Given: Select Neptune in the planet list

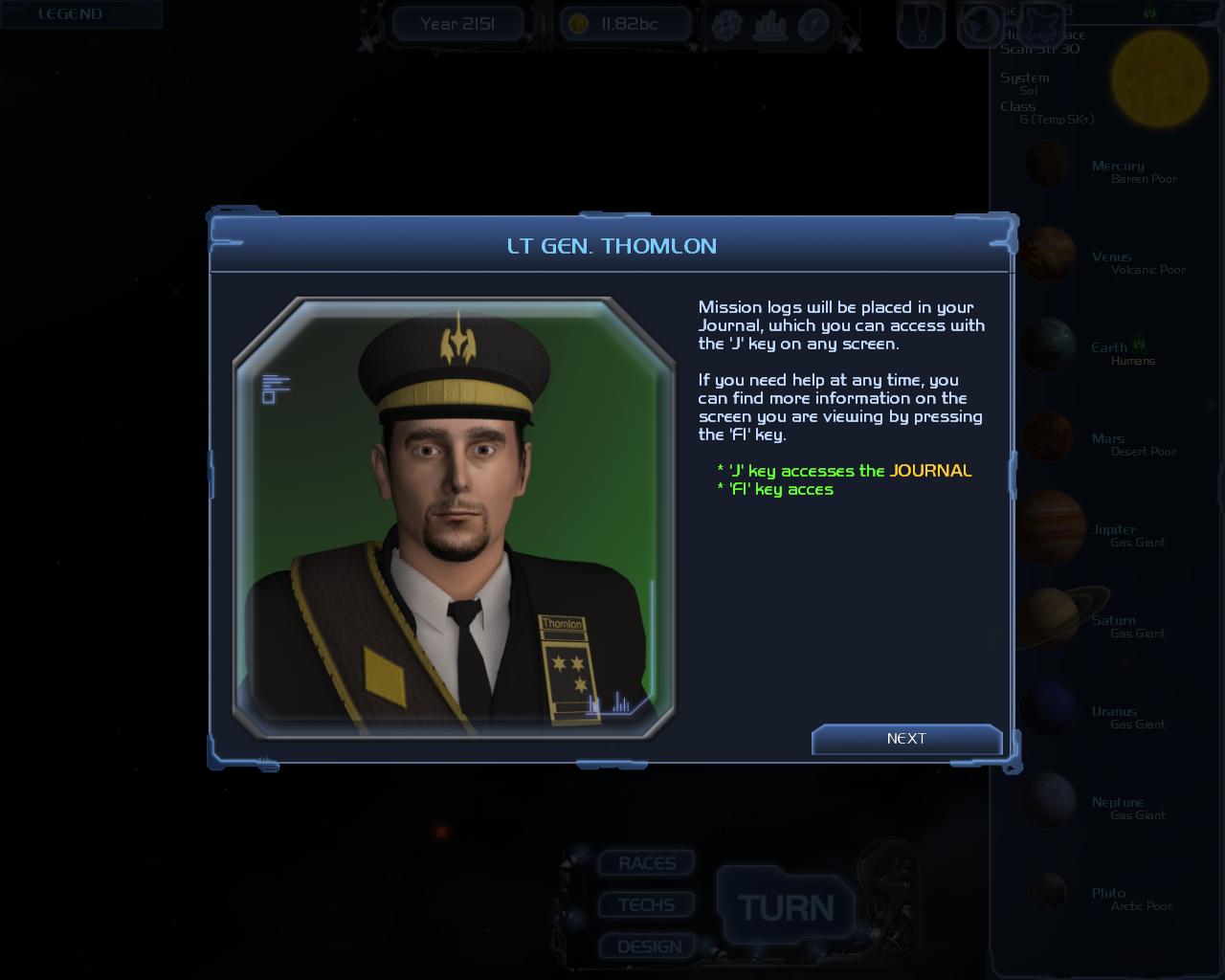Looking at the screenshot, I should 1049,801.
